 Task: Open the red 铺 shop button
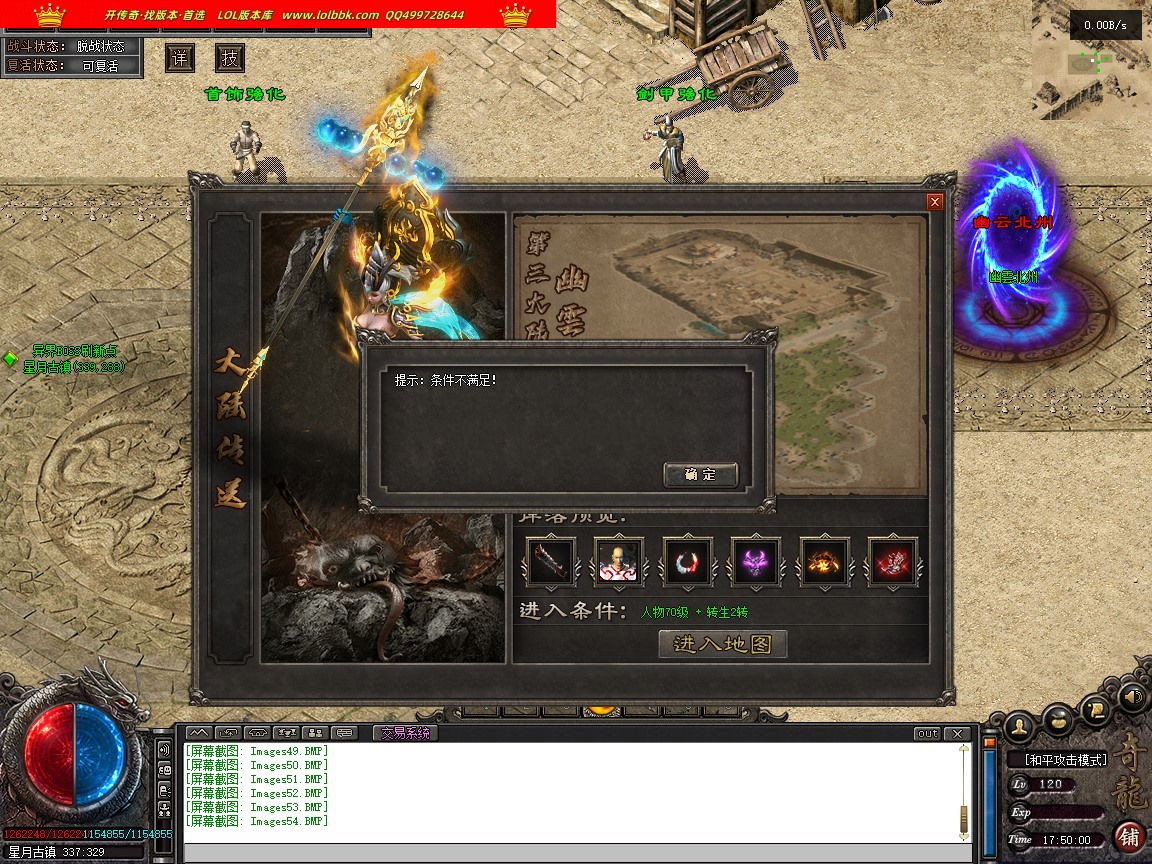(1130, 836)
